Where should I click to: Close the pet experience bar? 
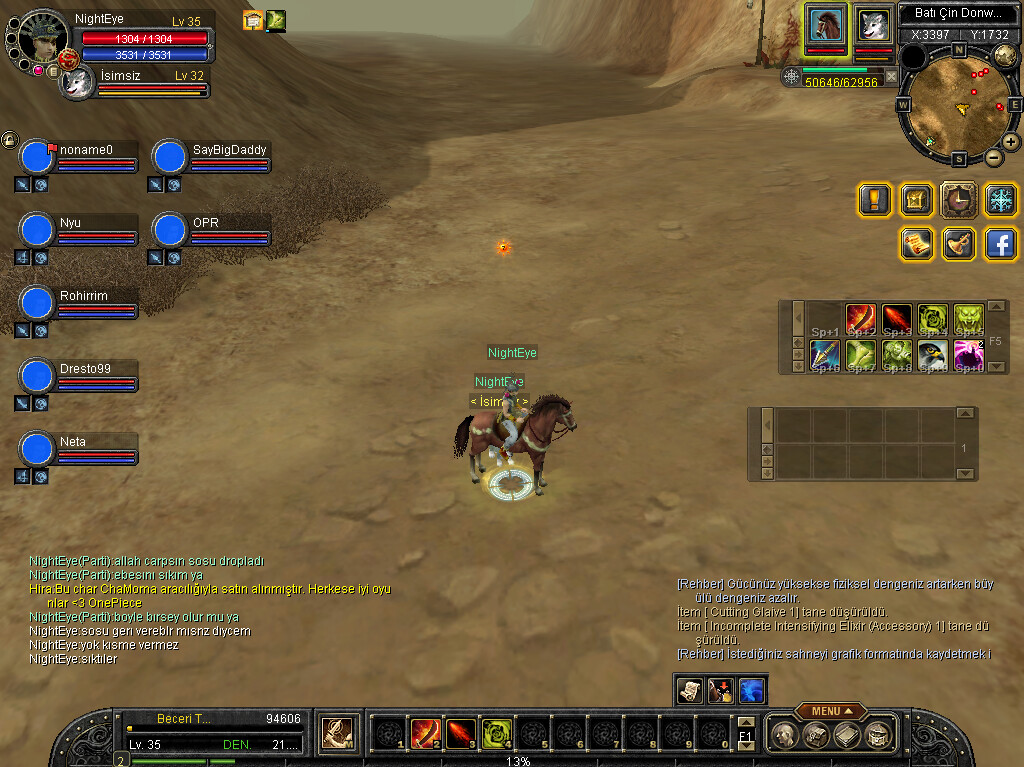pyautogui.click(x=891, y=76)
